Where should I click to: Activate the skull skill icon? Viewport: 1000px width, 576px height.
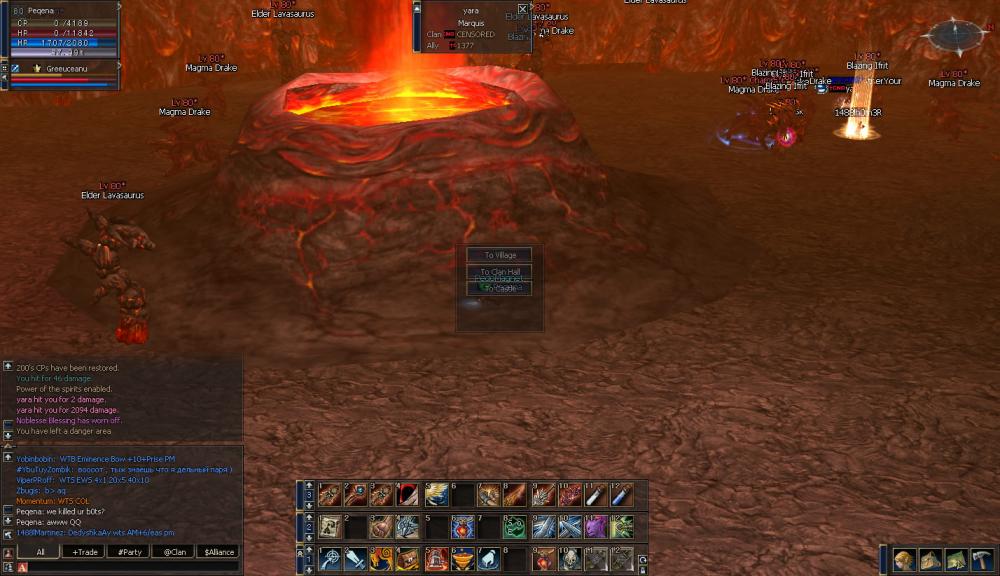pos(570,559)
